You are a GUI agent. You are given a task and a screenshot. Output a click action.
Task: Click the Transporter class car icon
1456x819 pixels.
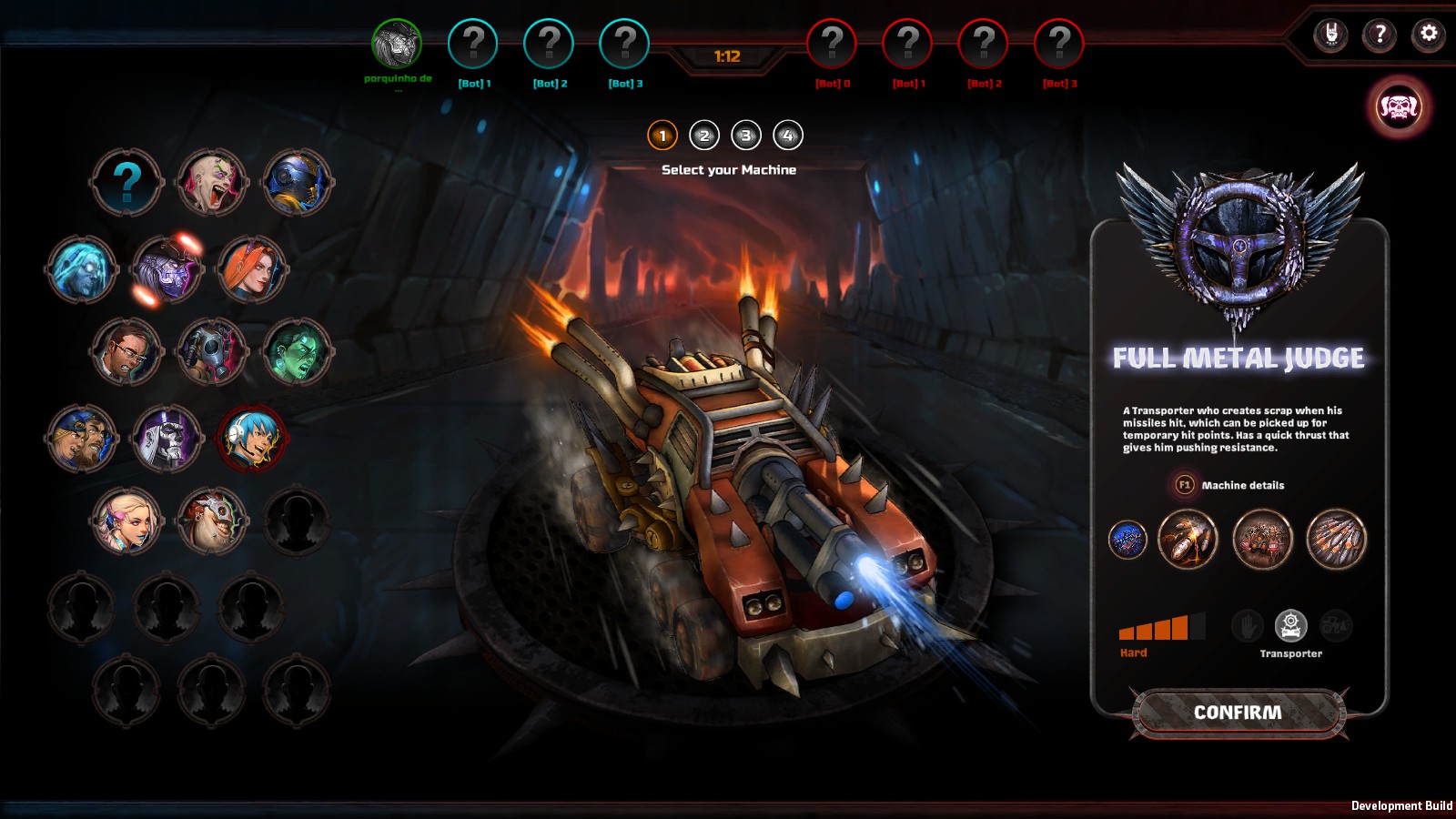coord(1290,624)
